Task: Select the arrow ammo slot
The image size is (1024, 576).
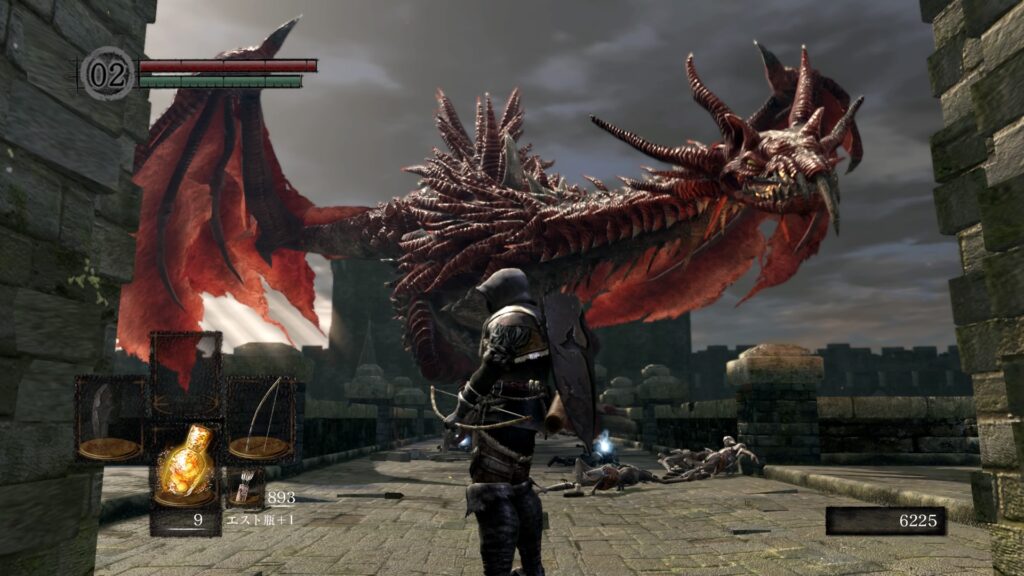Action: (243, 490)
